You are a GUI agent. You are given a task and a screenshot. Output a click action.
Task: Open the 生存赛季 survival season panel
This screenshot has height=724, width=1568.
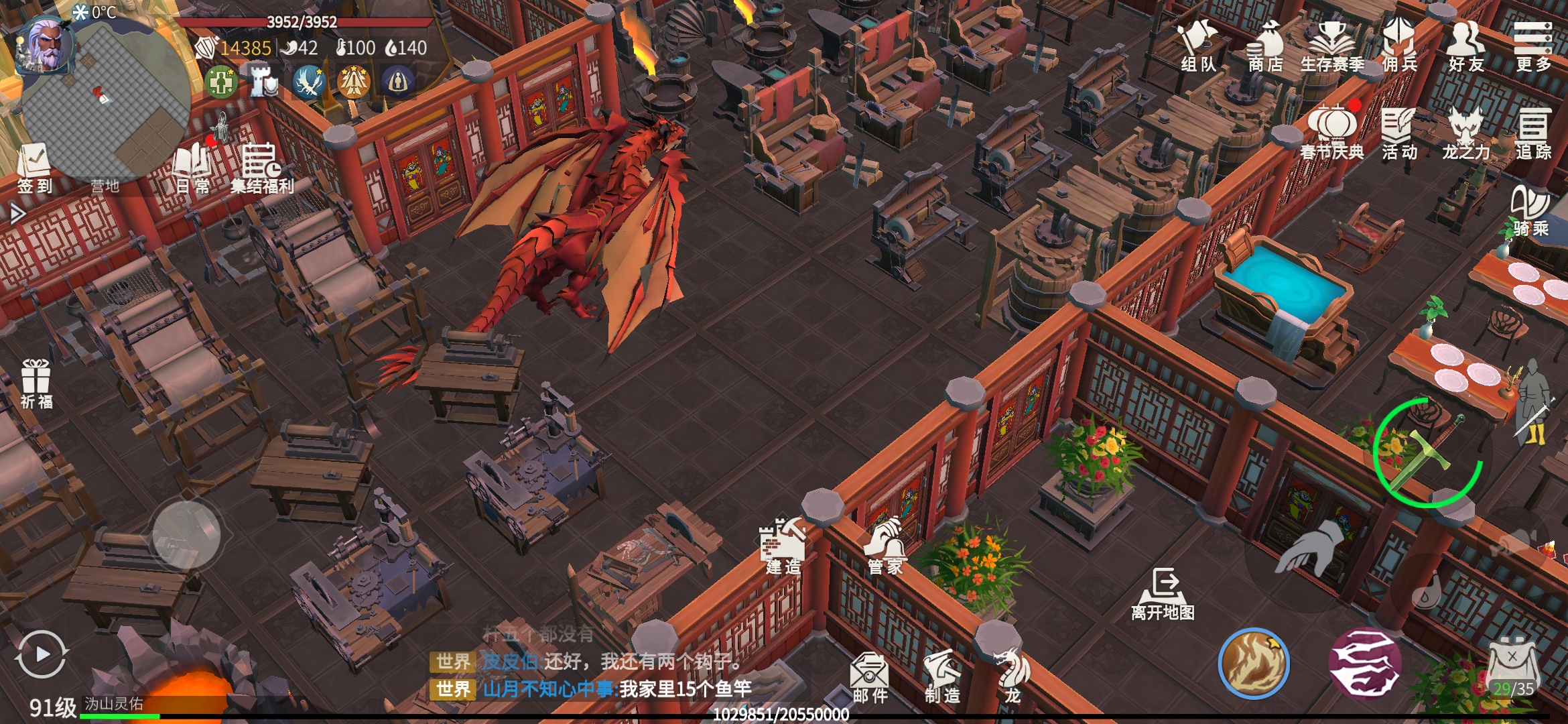tap(1332, 46)
